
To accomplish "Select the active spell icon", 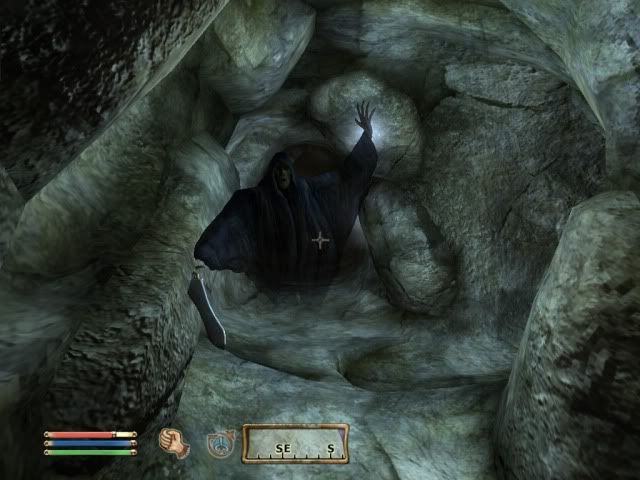I will tap(221, 443).
